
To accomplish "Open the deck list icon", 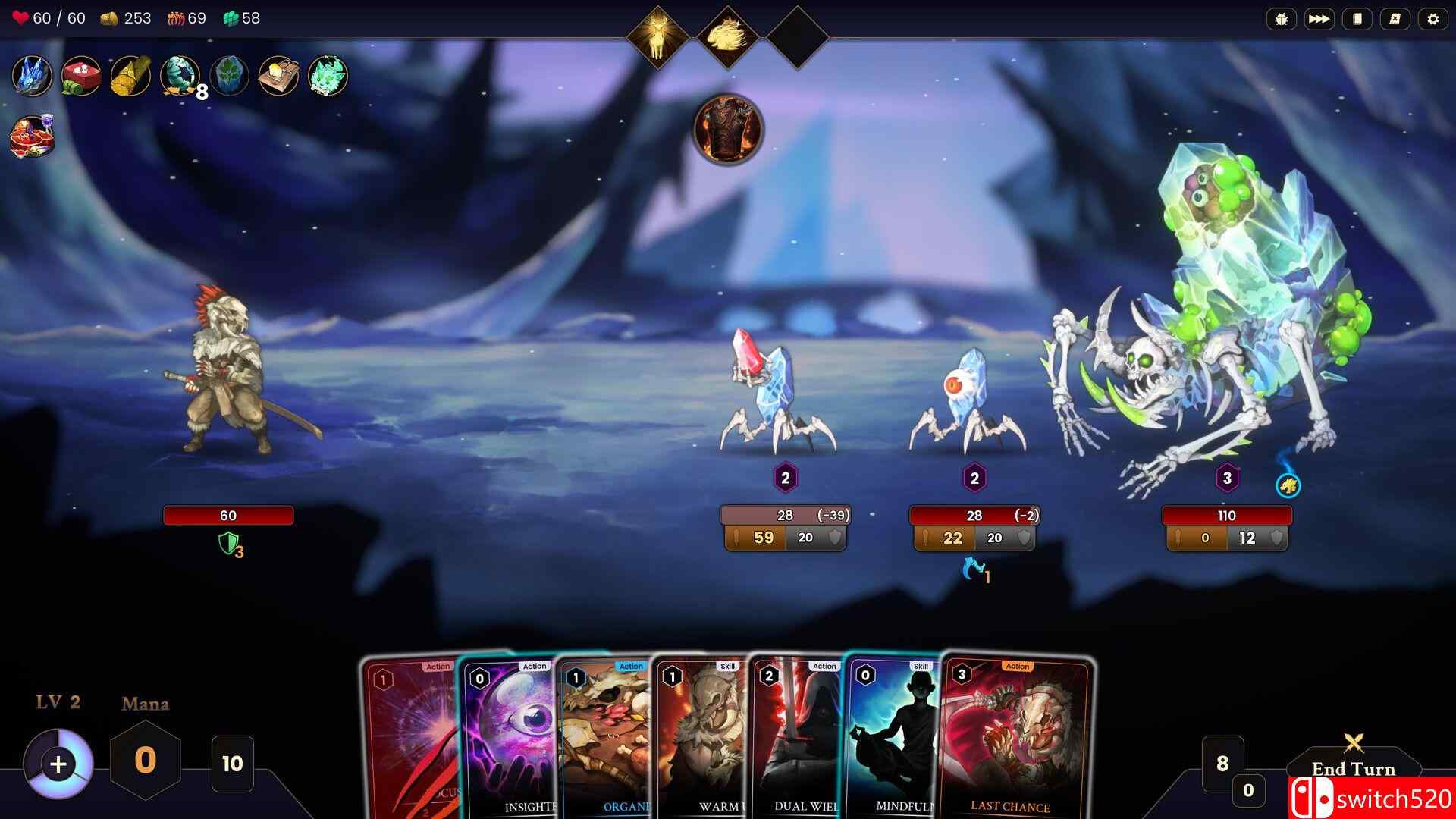I will [1357, 19].
